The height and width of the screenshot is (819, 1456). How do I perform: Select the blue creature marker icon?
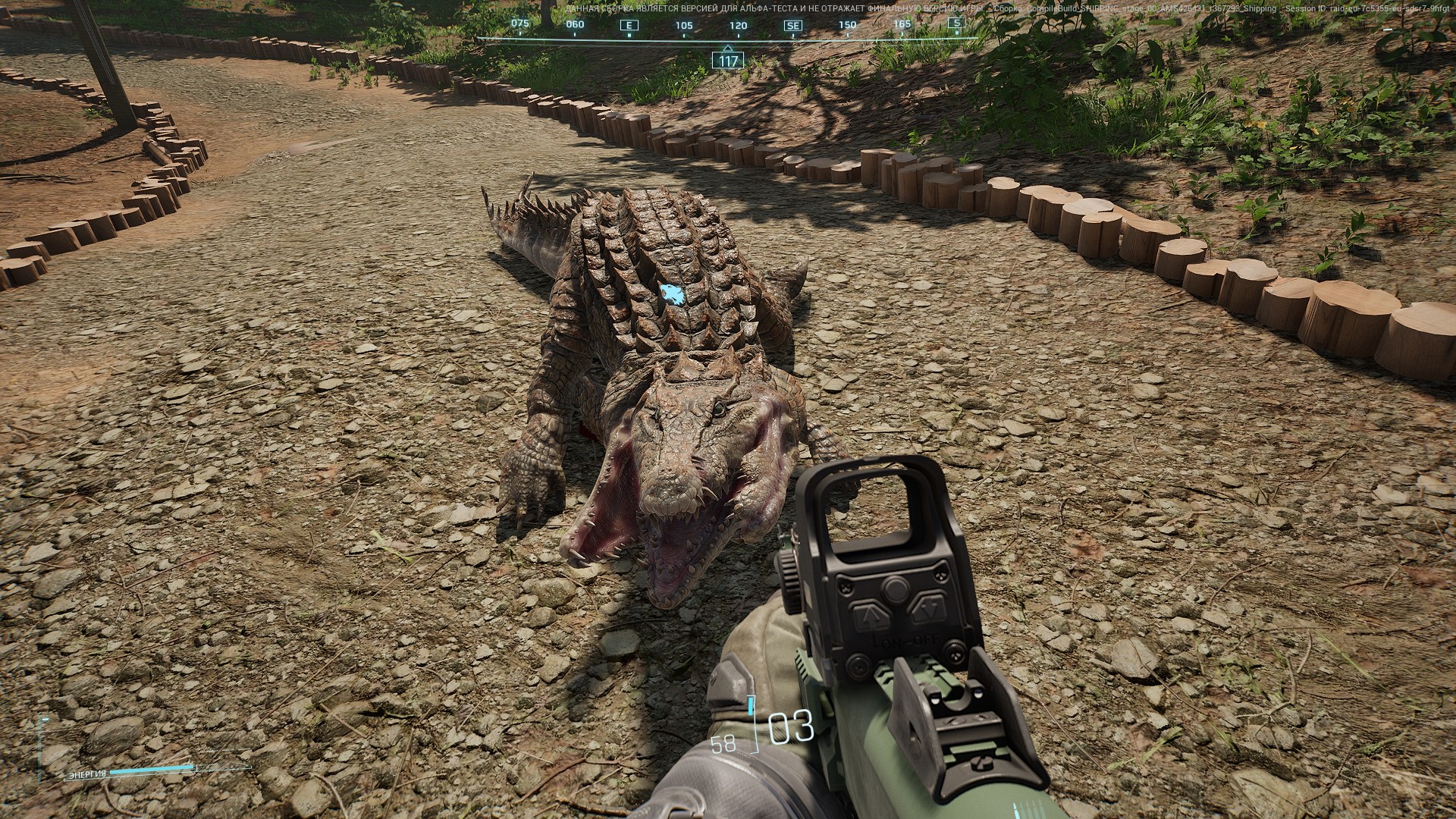(672, 294)
